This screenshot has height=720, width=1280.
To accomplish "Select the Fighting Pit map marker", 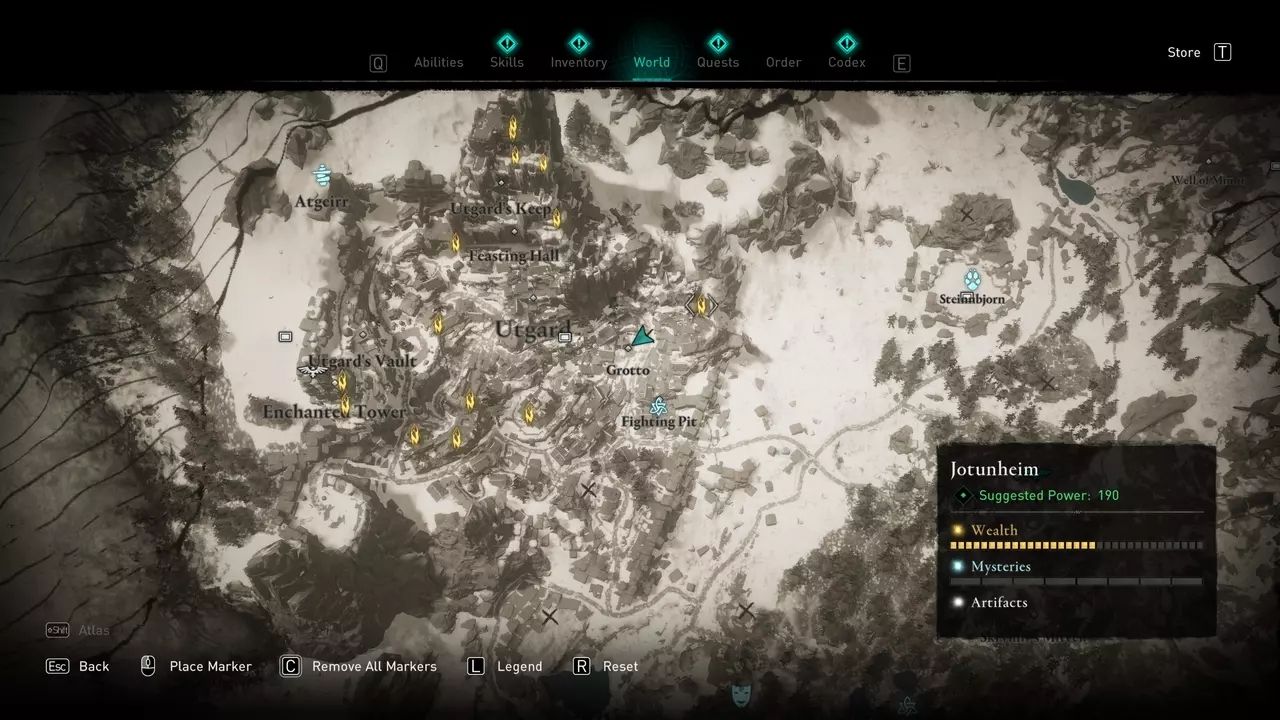I will click(x=658, y=406).
